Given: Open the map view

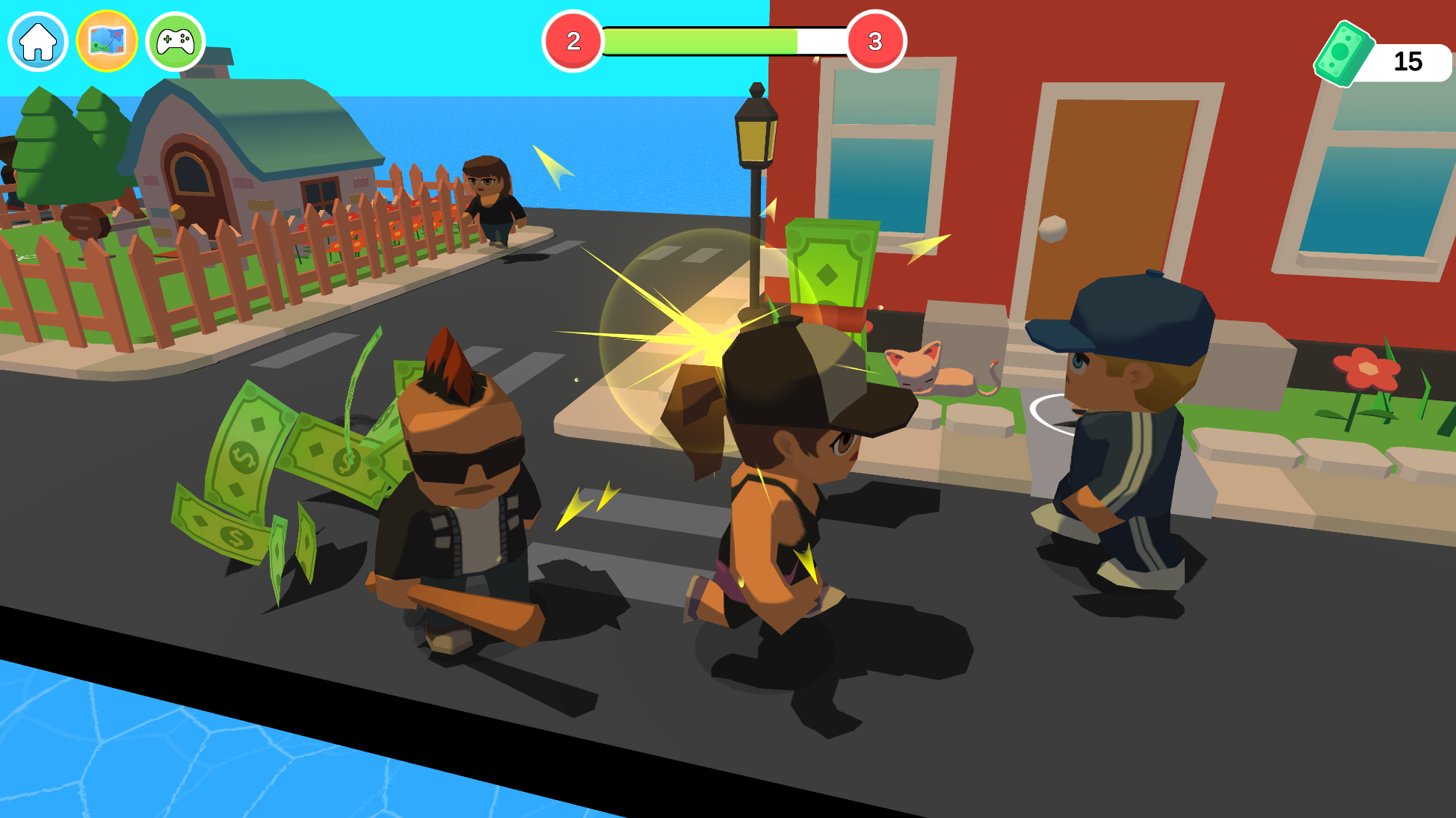Looking at the screenshot, I should (x=106, y=41).
